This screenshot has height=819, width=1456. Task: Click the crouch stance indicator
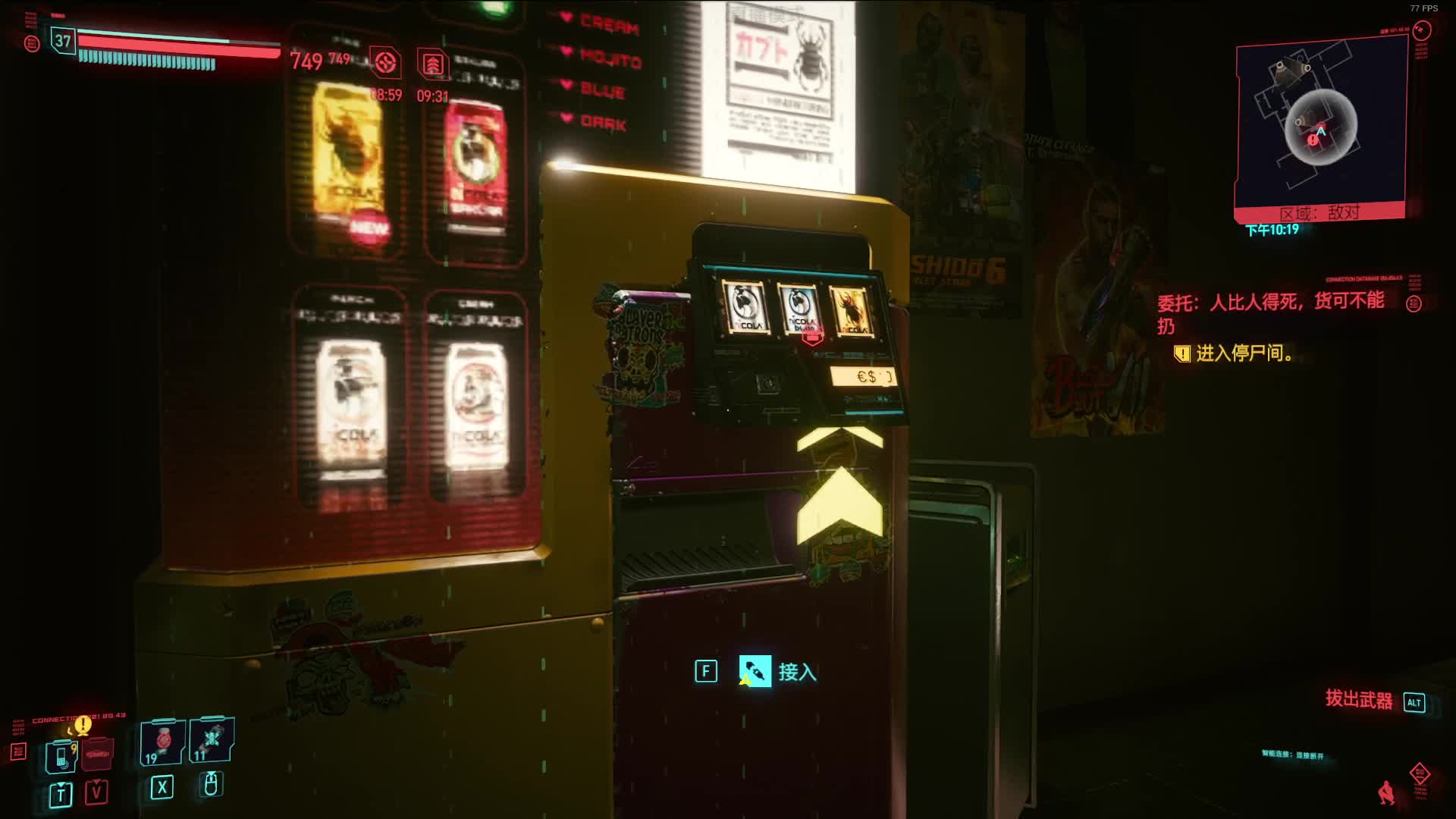1386,792
